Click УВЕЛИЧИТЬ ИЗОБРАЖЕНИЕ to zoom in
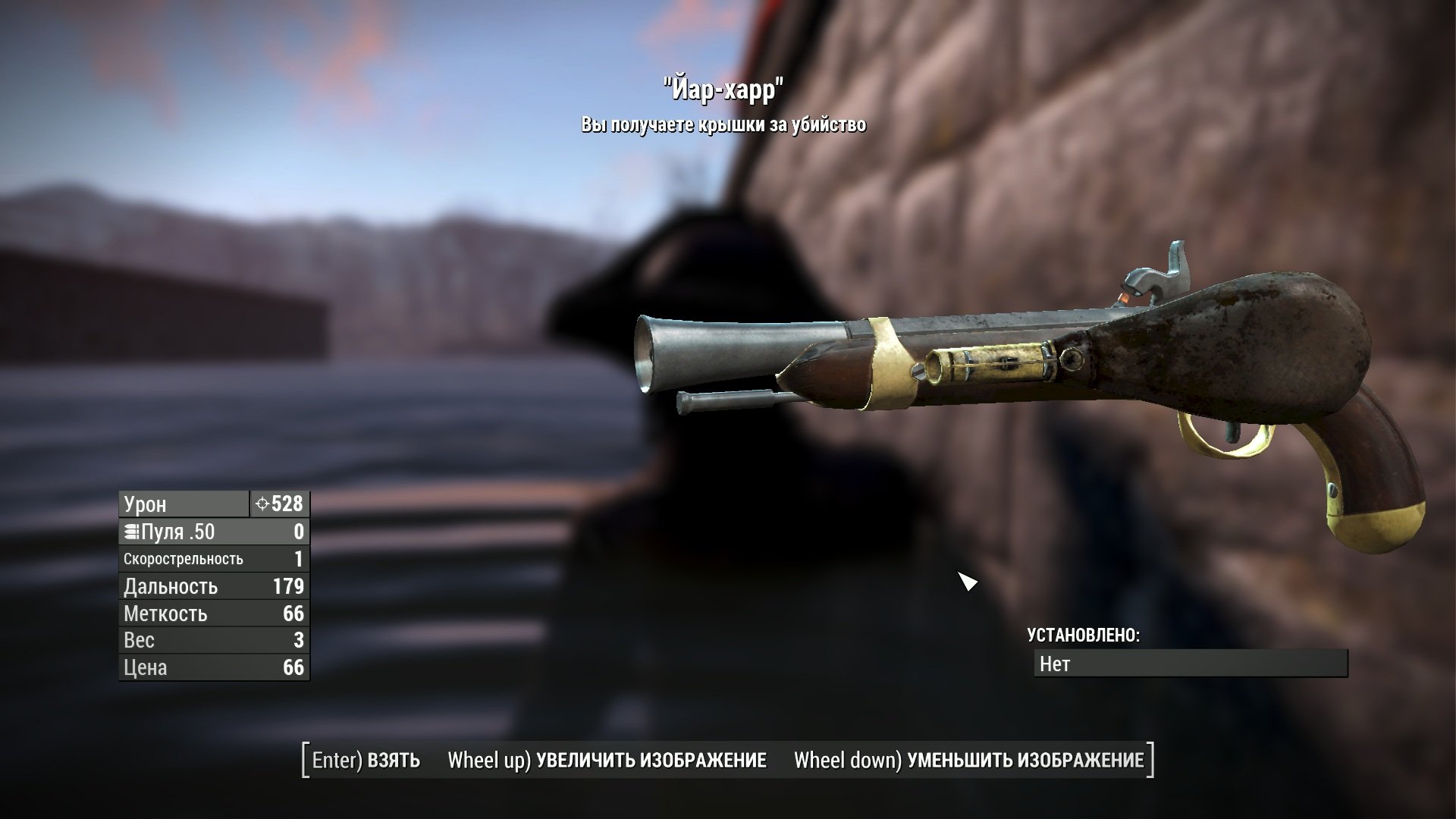Viewport: 1456px width, 819px height. point(607,761)
